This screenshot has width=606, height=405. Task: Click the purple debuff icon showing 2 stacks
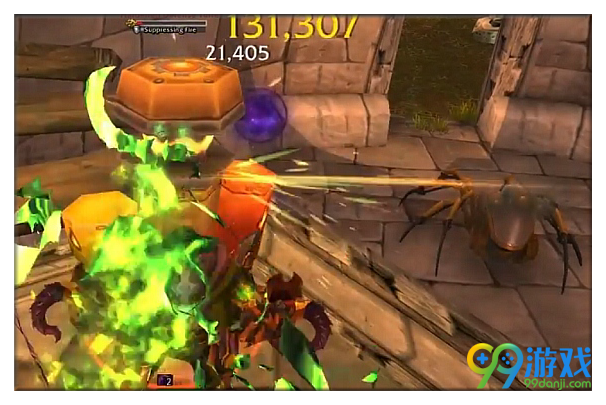click(165, 380)
